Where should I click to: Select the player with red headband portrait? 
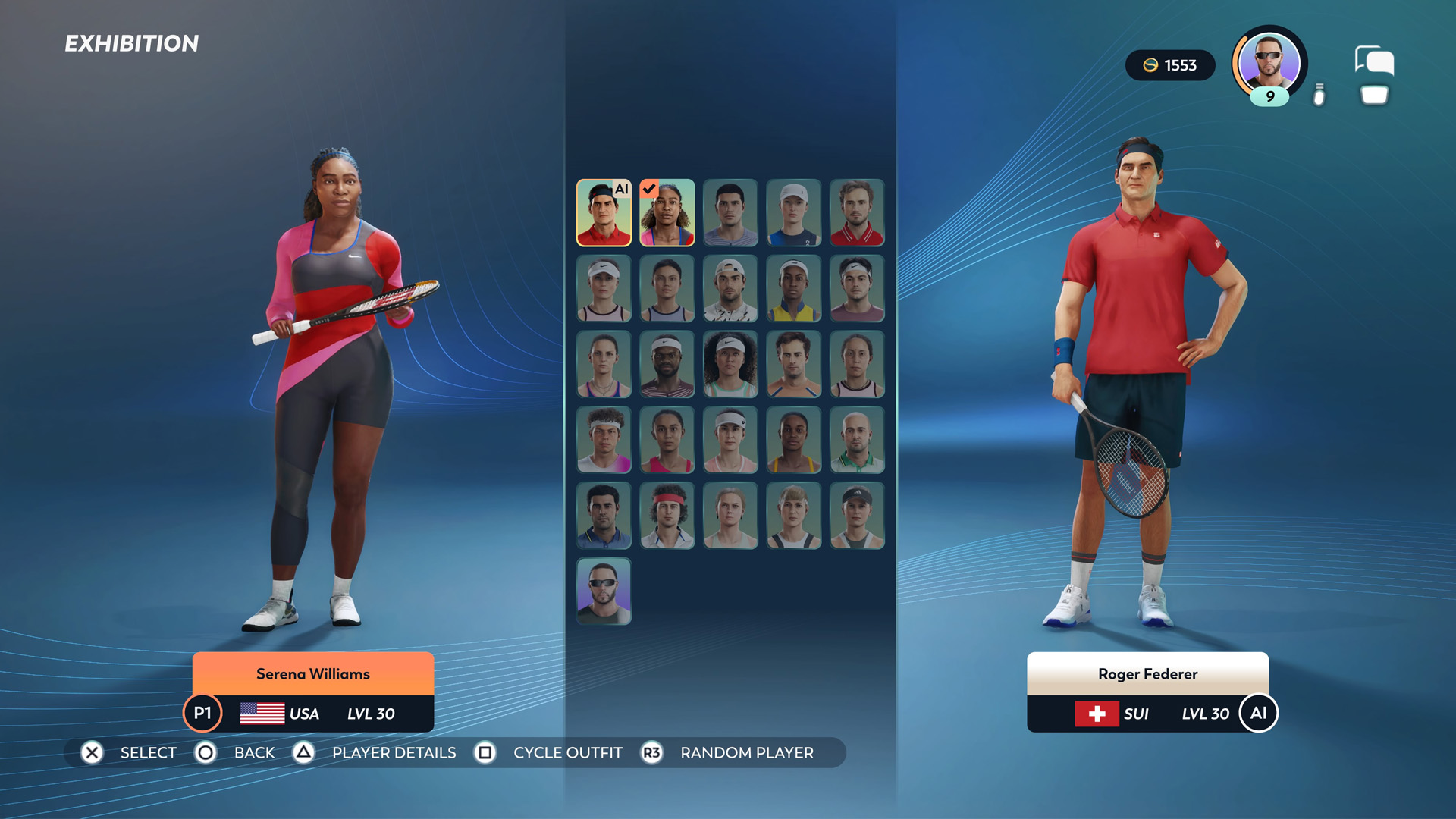click(x=667, y=516)
